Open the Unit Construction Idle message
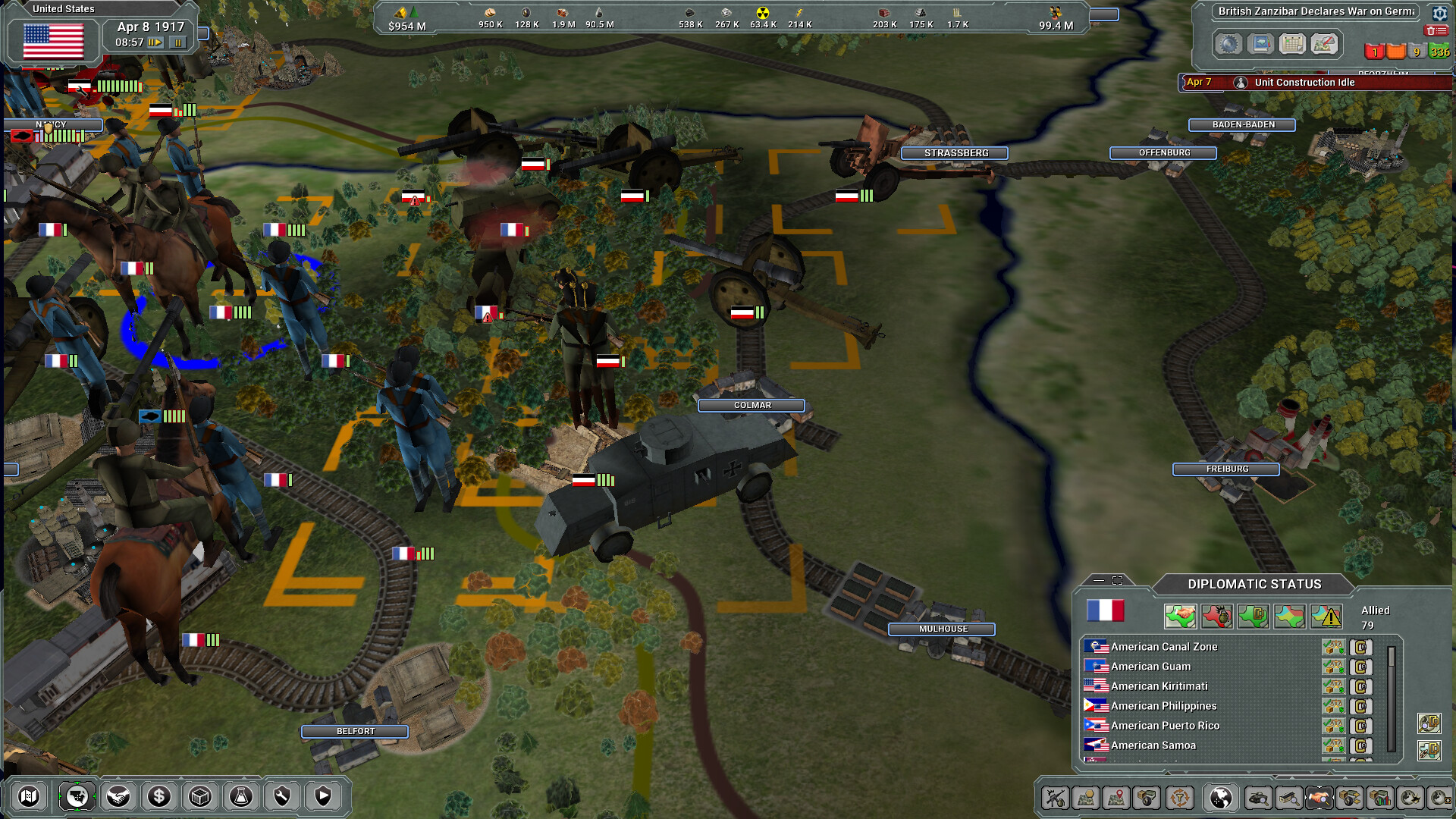Image resolution: width=1456 pixels, height=819 pixels. pyautogui.click(x=1303, y=83)
